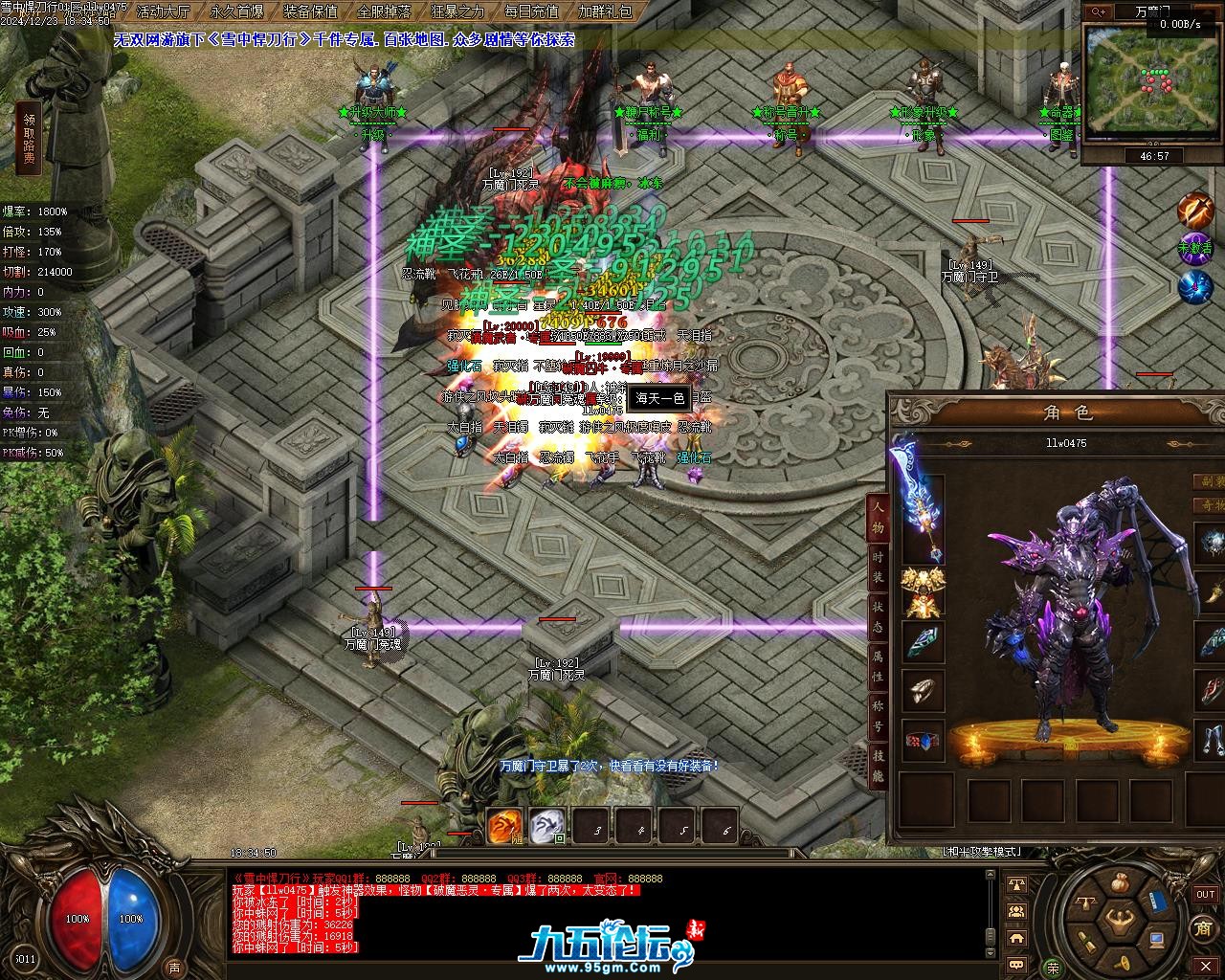This screenshot has height=980, width=1225.
Task: Switch to the 属性 attributes tab
Action: coord(878,666)
